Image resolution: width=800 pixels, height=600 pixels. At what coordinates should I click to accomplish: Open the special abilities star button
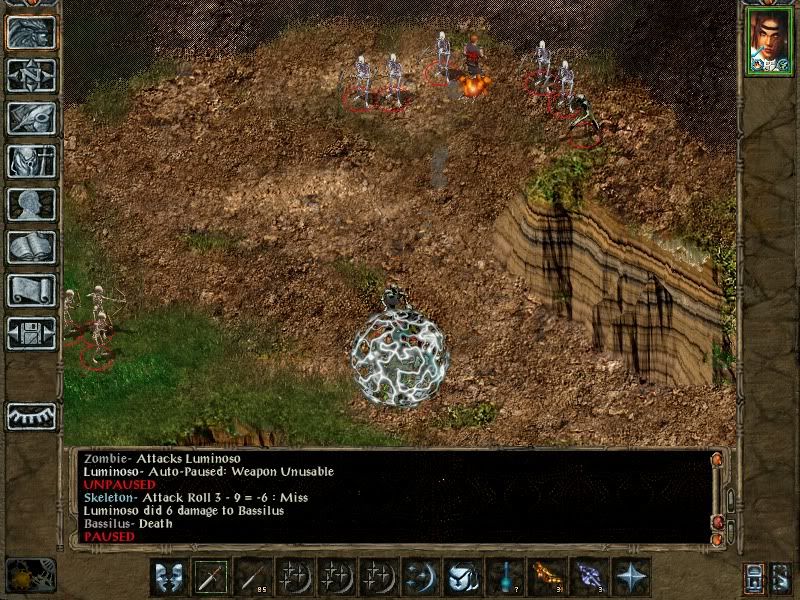click(x=631, y=577)
